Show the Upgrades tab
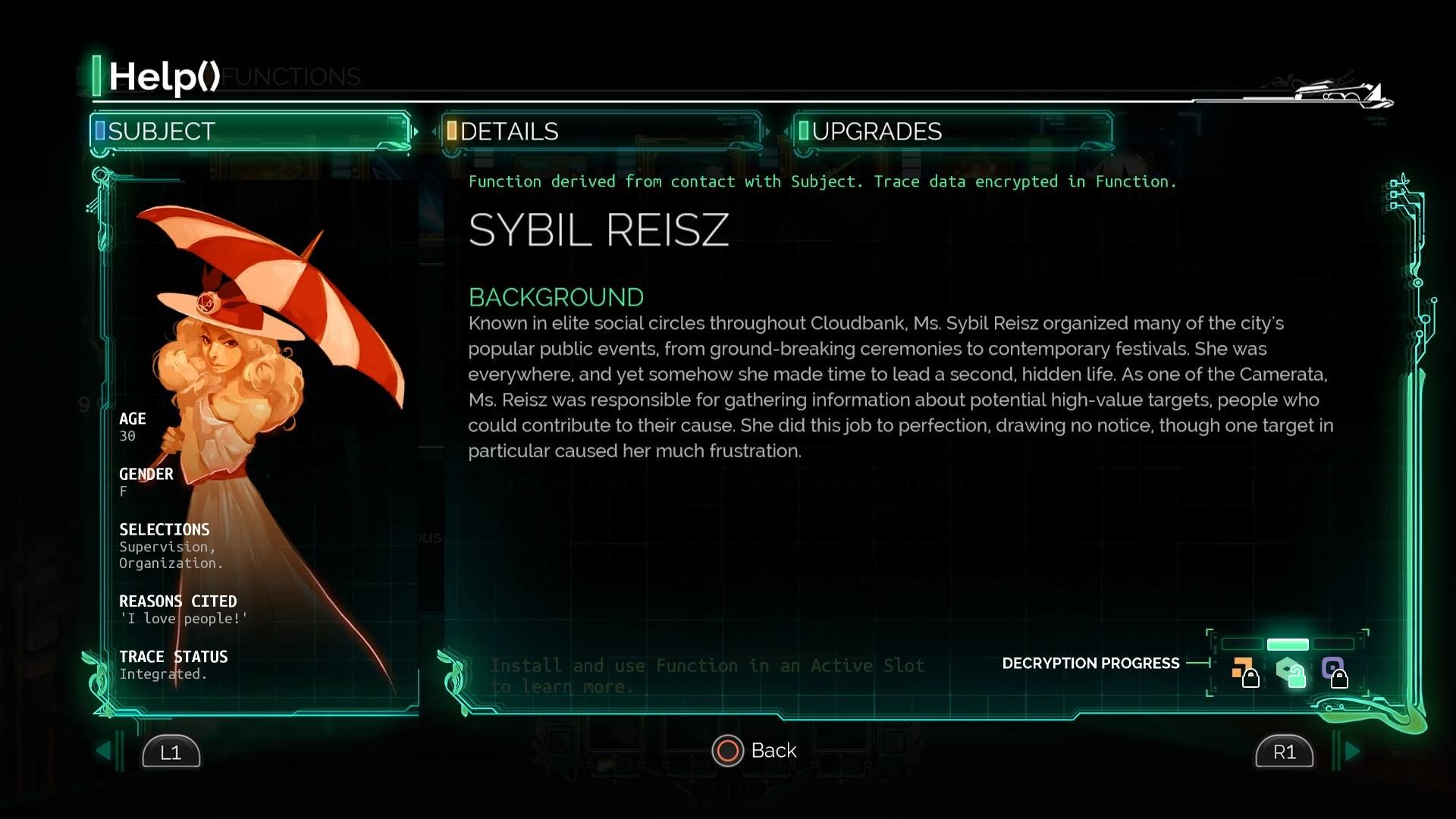The height and width of the screenshot is (819, 1456). pos(953,131)
